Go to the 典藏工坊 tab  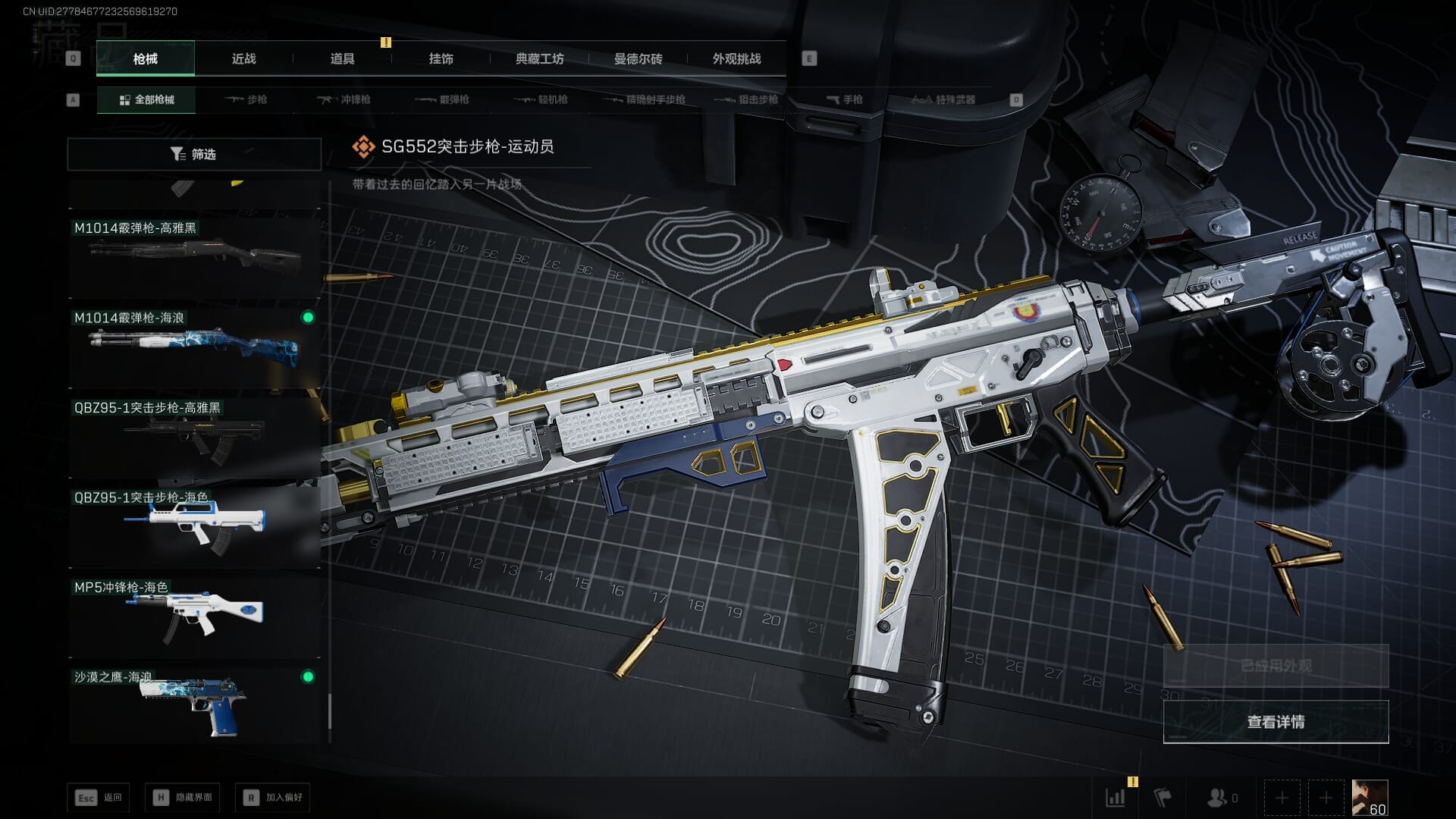(x=539, y=58)
